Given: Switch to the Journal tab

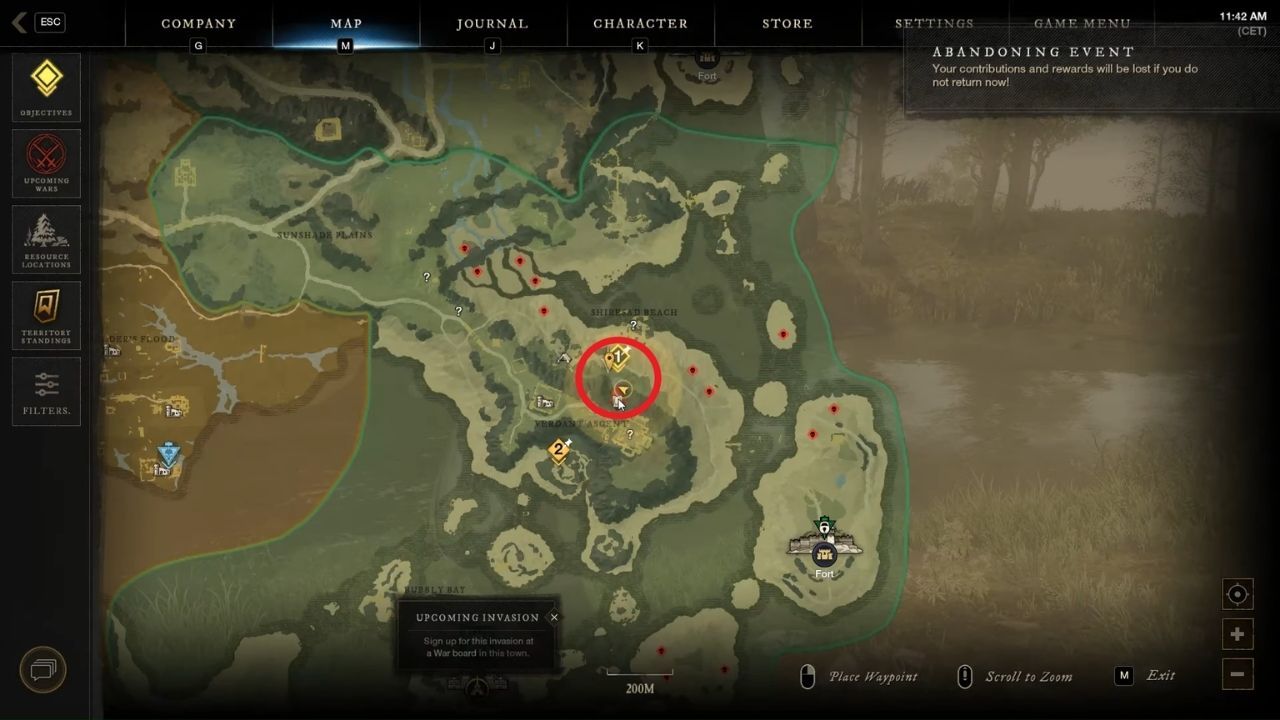Looking at the screenshot, I should coord(492,23).
